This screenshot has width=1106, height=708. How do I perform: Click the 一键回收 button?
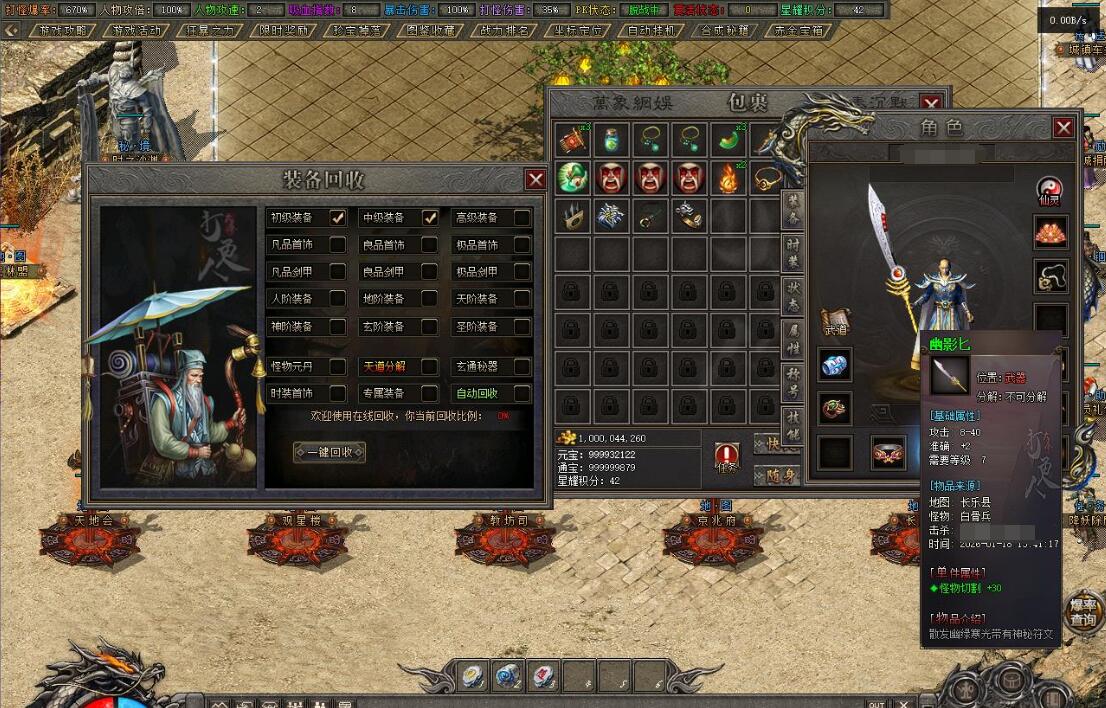pos(329,452)
